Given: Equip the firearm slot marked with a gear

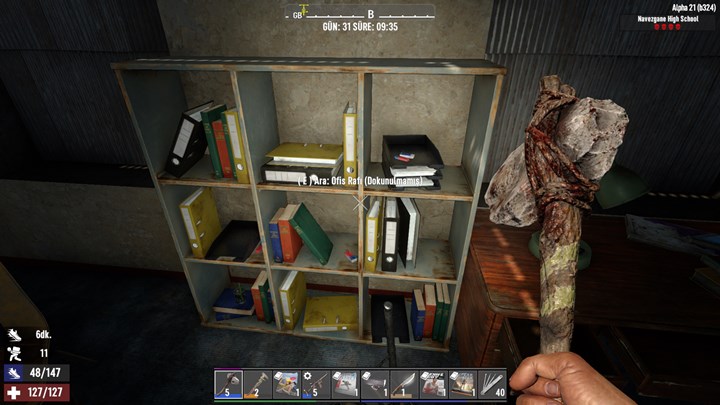Looking at the screenshot, I should (315, 383).
